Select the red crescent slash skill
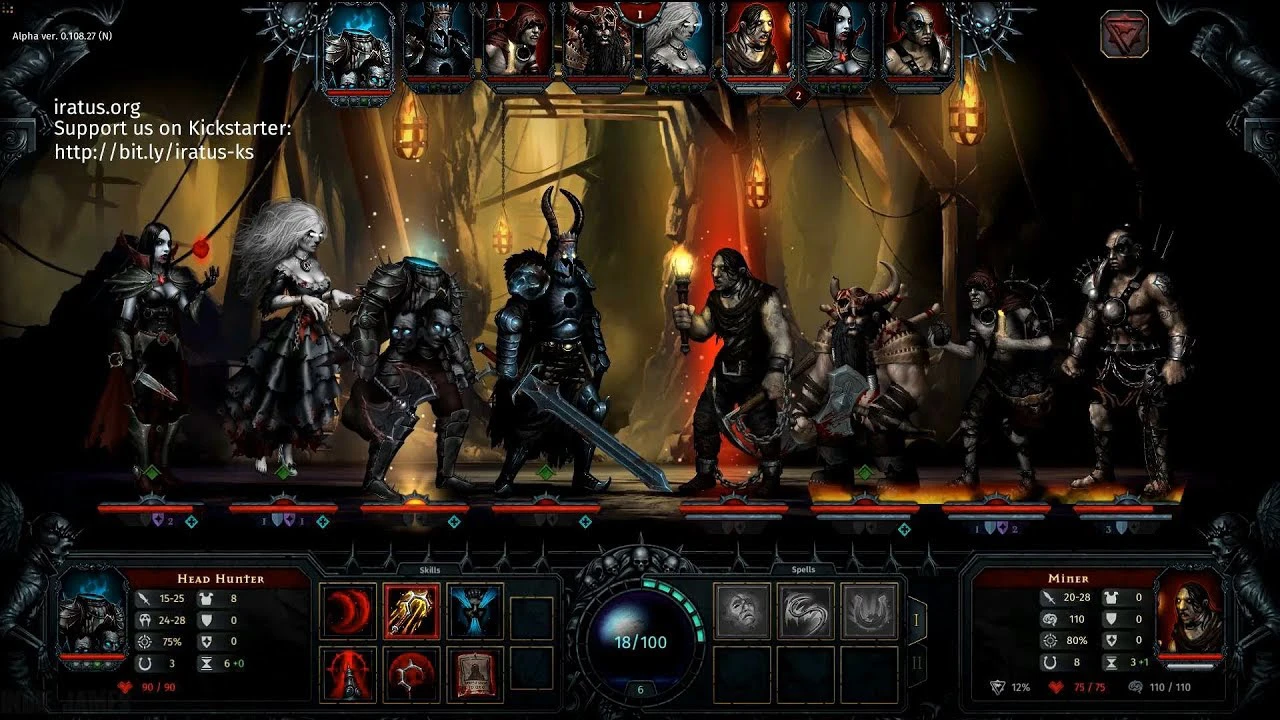Viewport: 1280px width, 720px height. pos(348,611)
